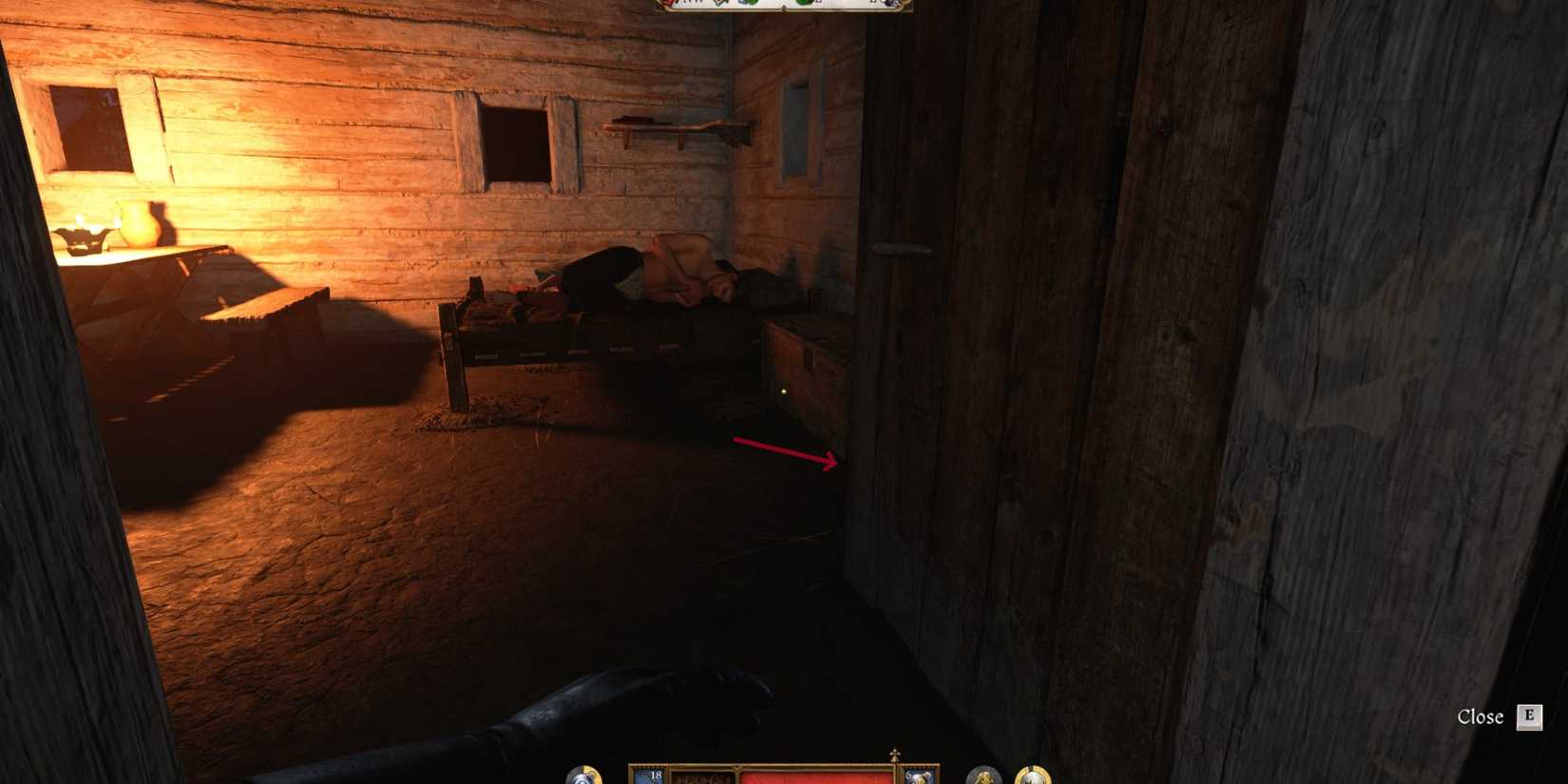Select the second green marker on the compass
Image resolution: width=1568 pixels, height=784 pixels.
coord(804,4)
